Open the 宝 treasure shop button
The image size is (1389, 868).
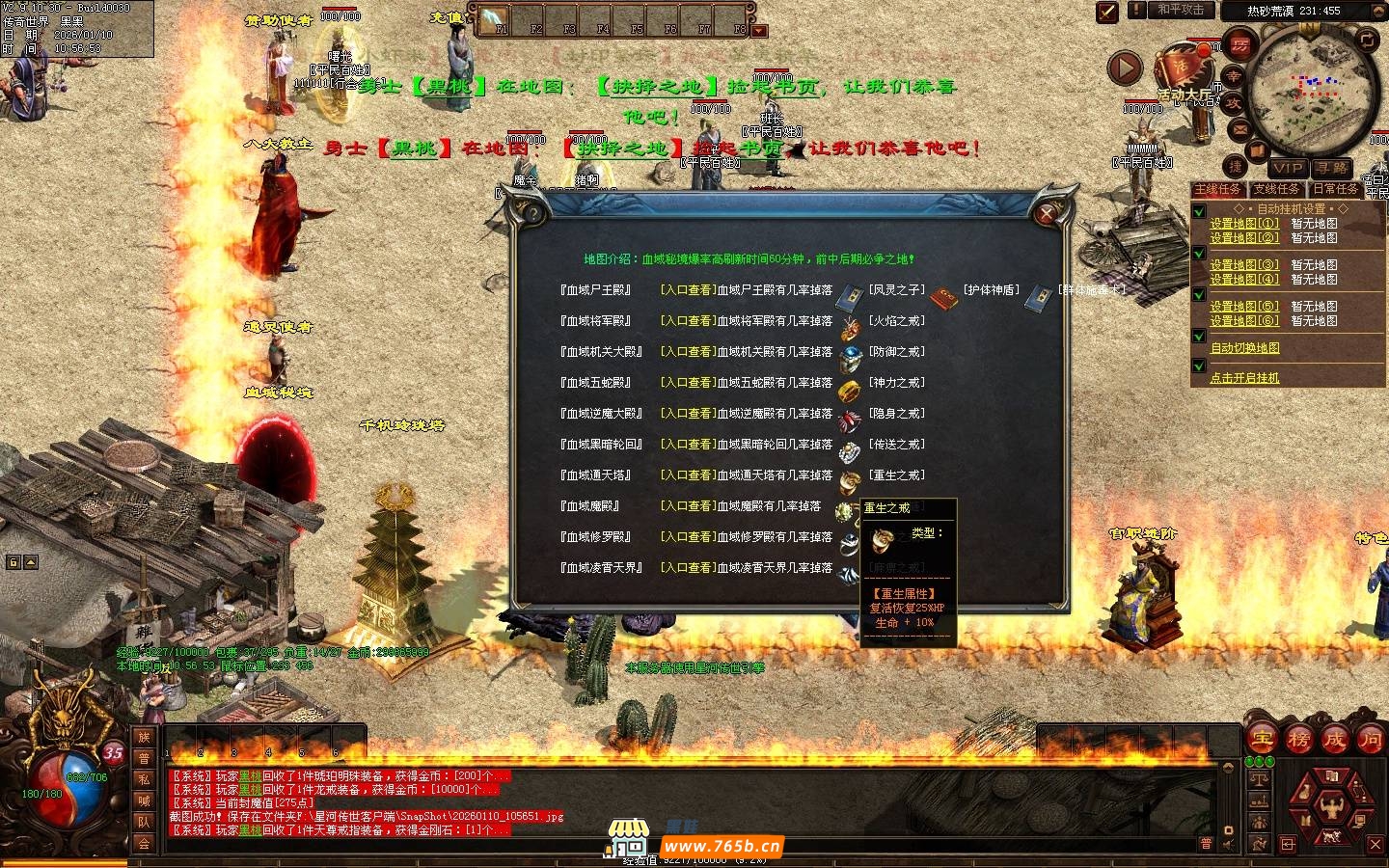click(1262, 740)
